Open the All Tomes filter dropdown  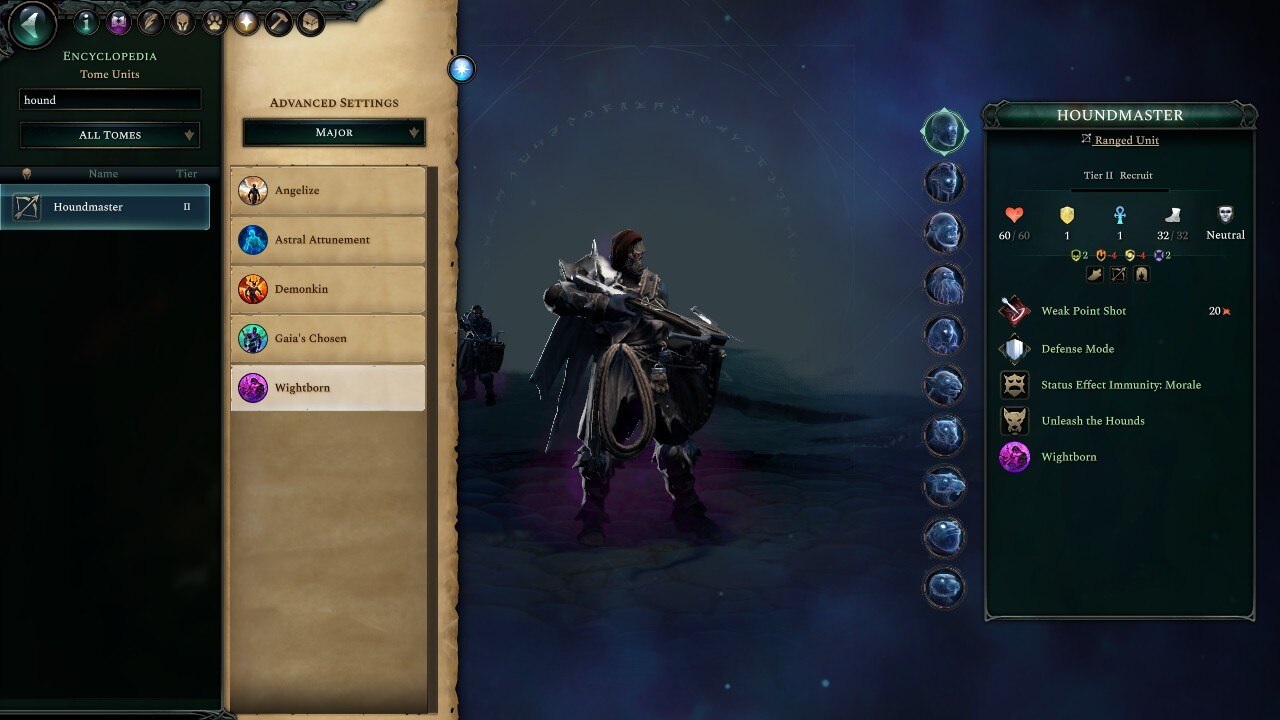109,134
